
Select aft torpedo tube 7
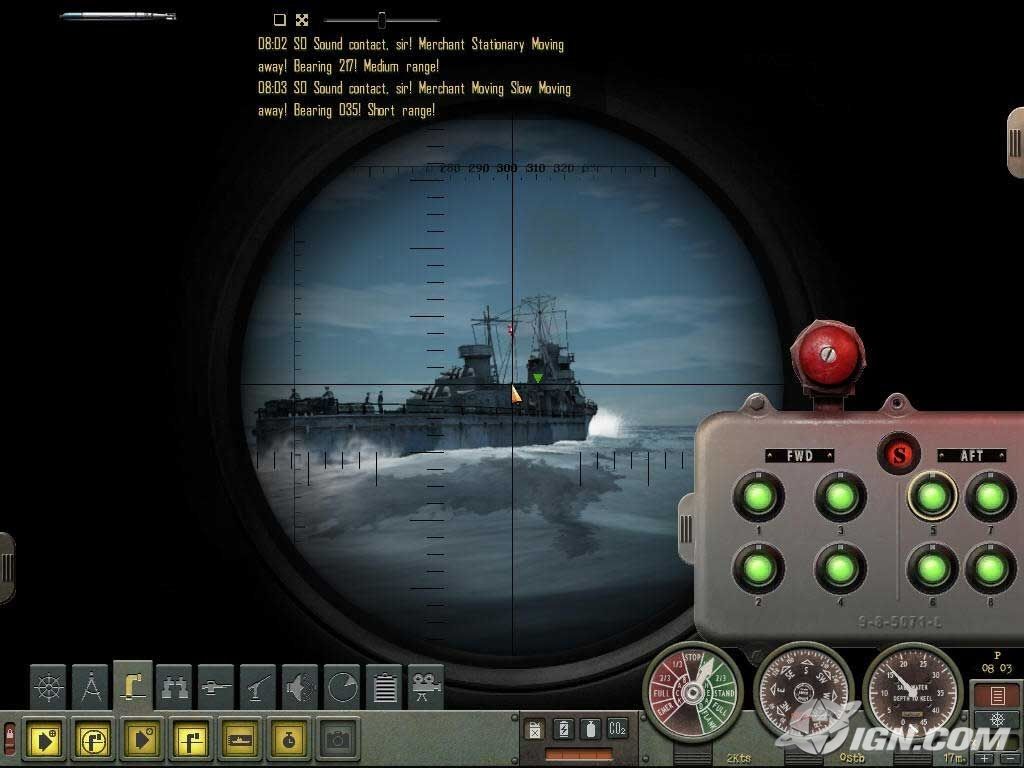coord(990,496)
